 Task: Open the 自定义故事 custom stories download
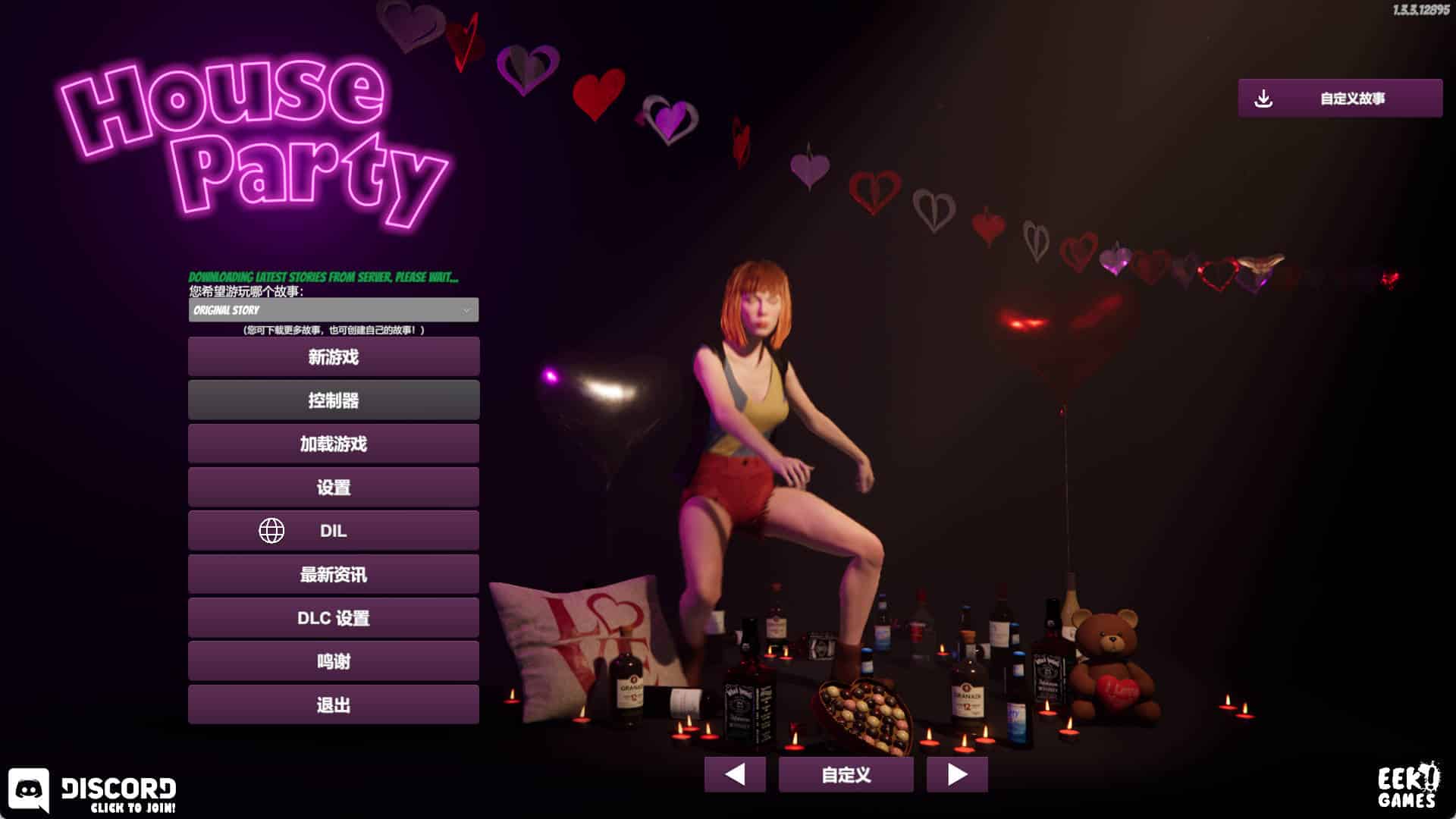[x=1340, y=99]
